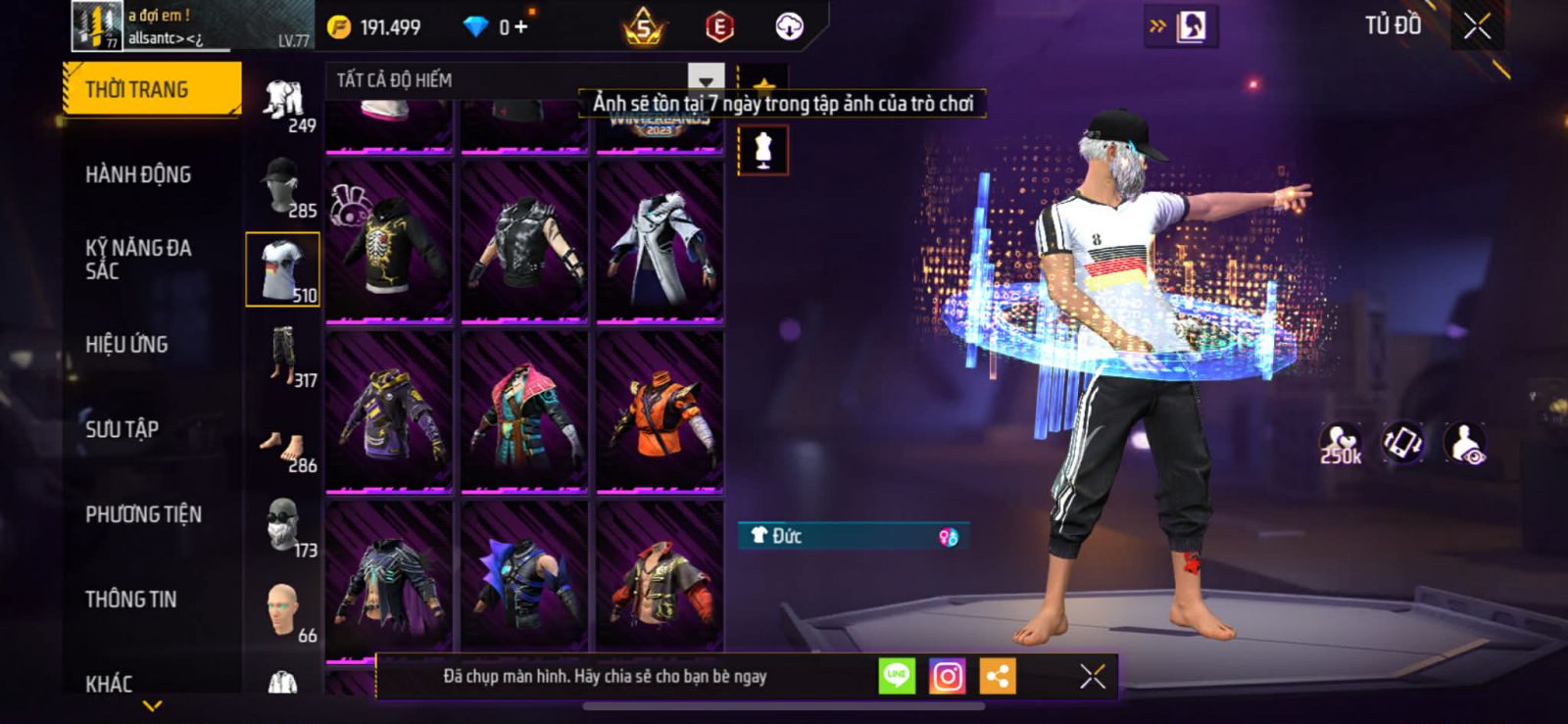Share screenshot to Instagram
The width and height of the screenshot is (1568, 724).
tap(947, 676)
